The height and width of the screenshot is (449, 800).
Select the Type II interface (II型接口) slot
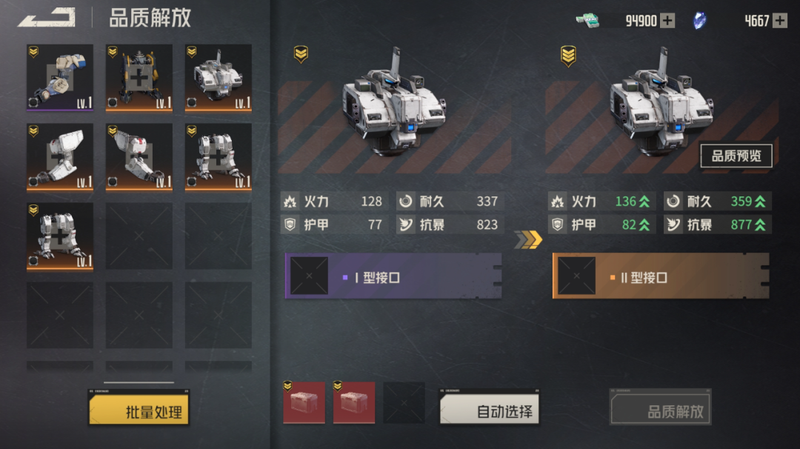(x=660, y=276)
